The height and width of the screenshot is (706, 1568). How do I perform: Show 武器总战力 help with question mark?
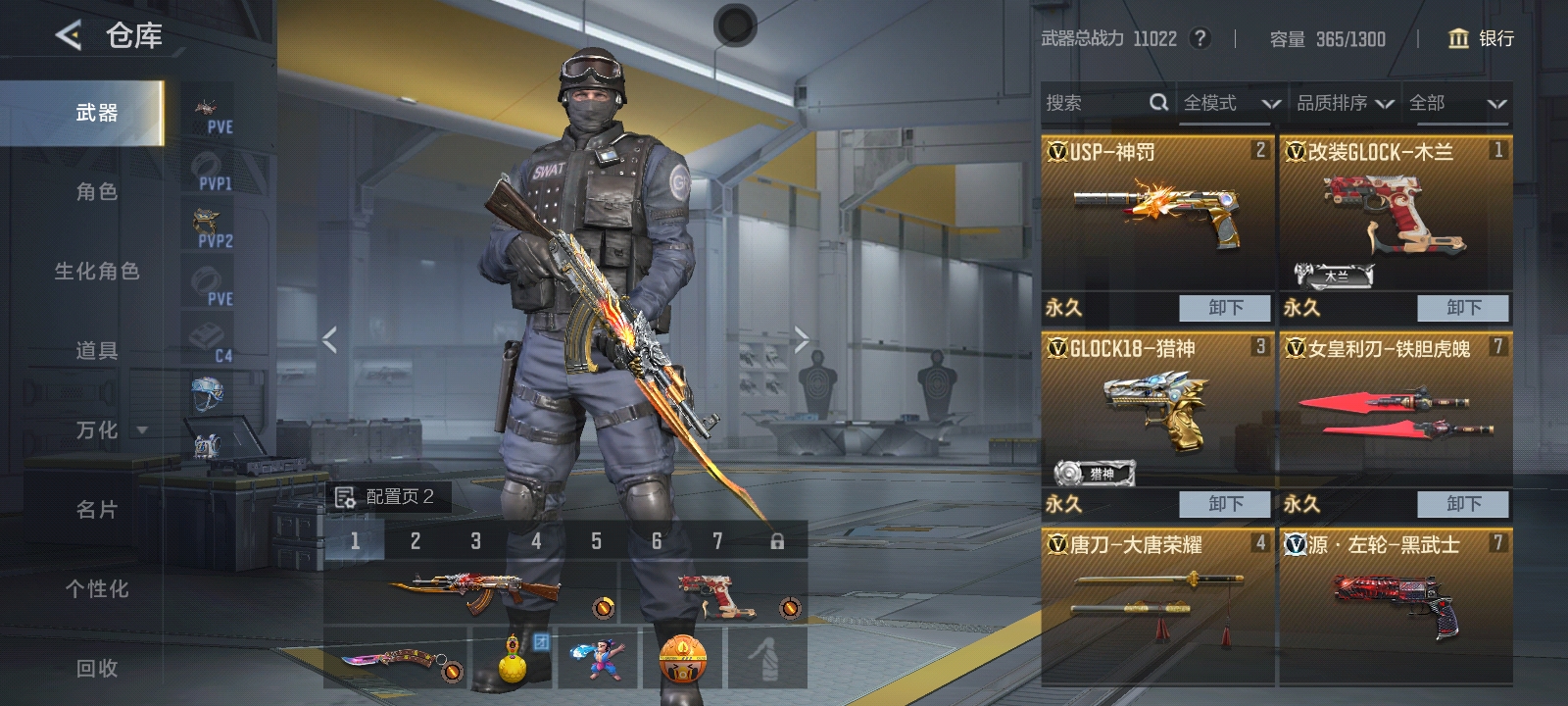(x=1200, y=38)
